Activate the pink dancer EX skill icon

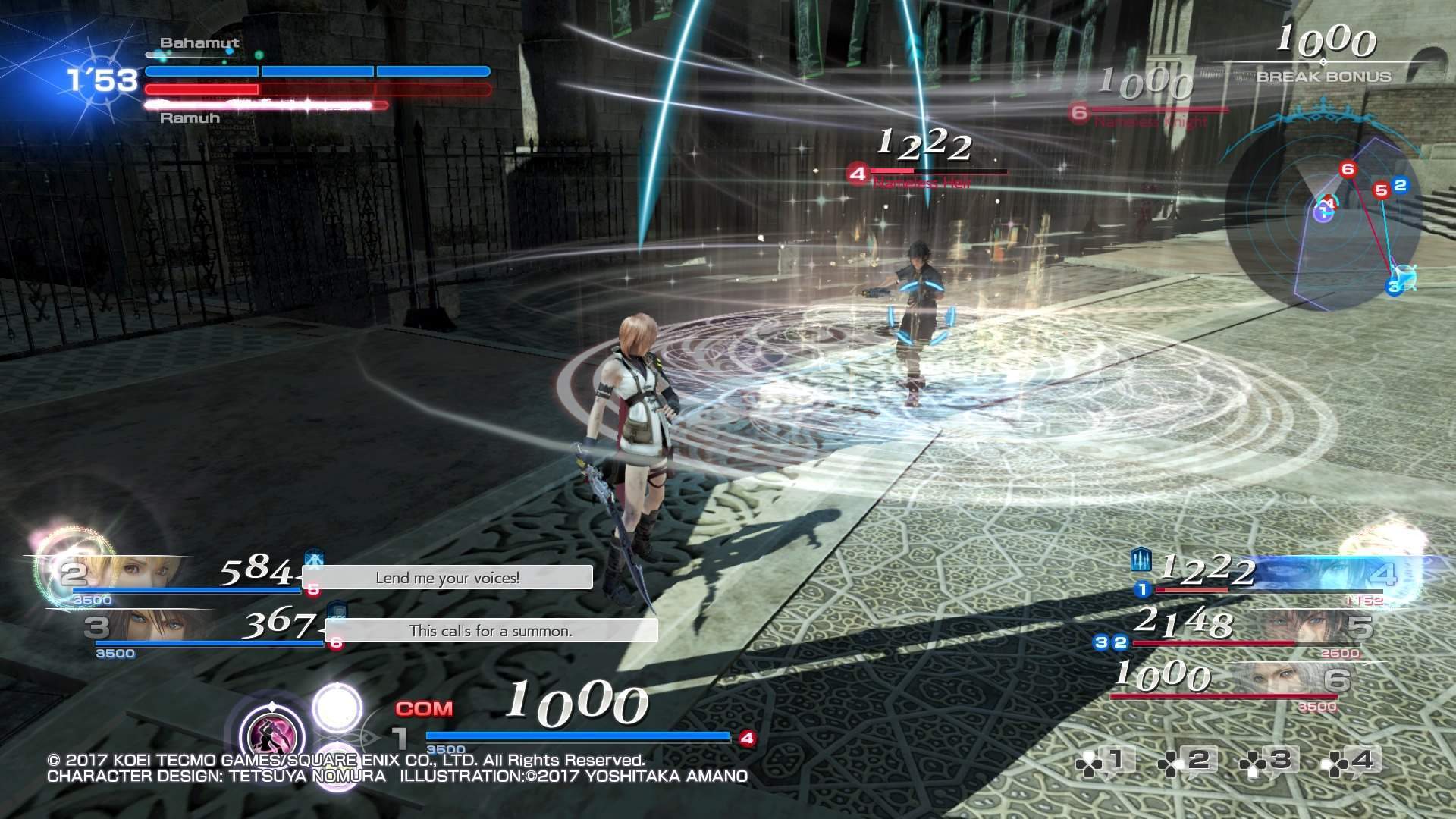pyautogui.click(x=271, y=732)
